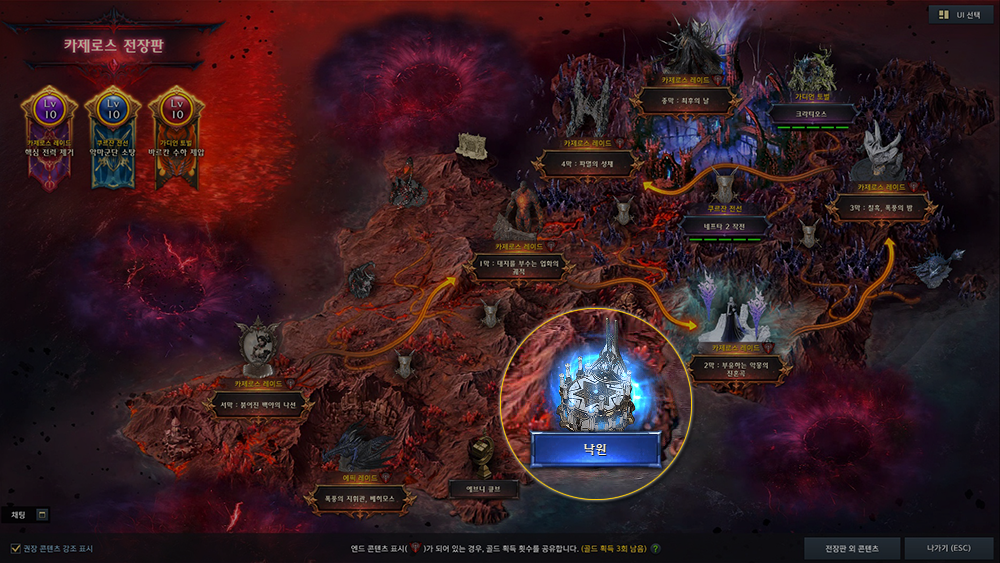Exit via the 나가기 (ESC) button
Viewport: 1000px width, 563px height.
pos(948,548)
